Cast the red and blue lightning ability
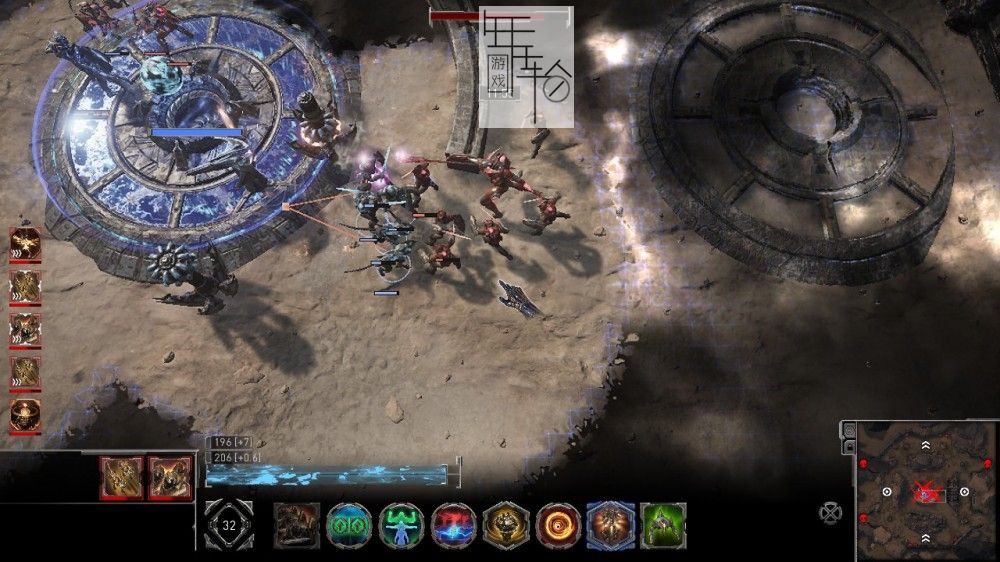The width and height of the screenshot is (1000, 562). (453, 525)
